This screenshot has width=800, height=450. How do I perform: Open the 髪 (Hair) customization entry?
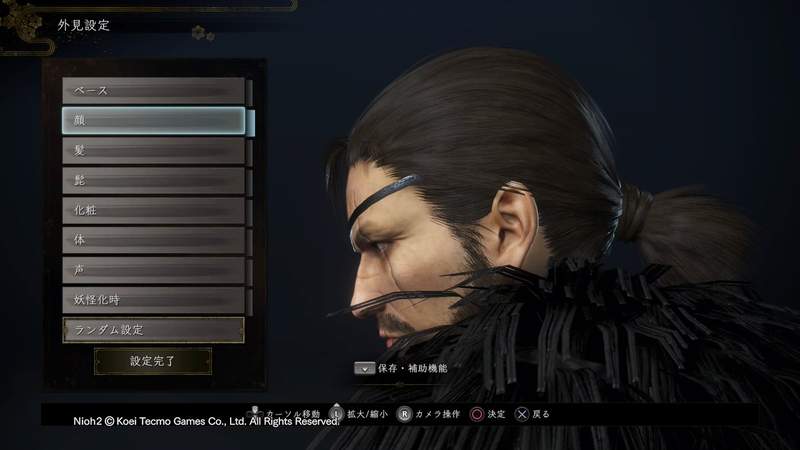(x=153, y=151)
